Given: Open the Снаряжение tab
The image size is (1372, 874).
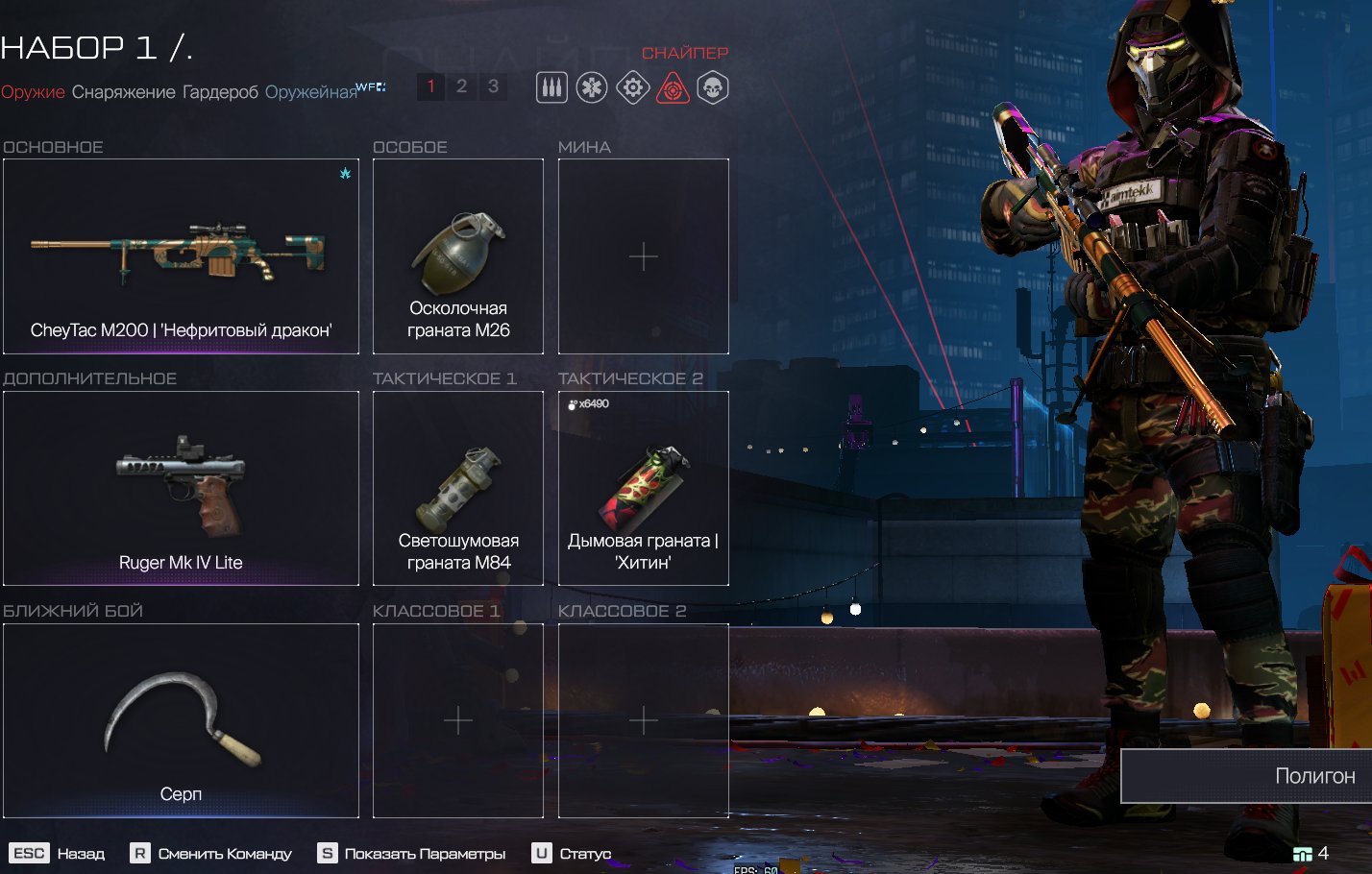Looking at the screenshot, I should [x=124, y=92].
